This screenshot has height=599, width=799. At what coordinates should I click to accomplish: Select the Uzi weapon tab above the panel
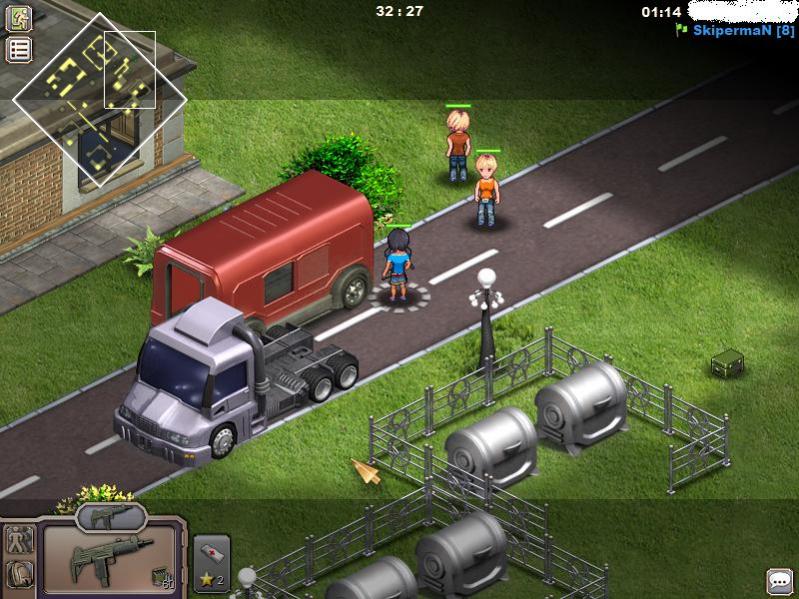111,517
